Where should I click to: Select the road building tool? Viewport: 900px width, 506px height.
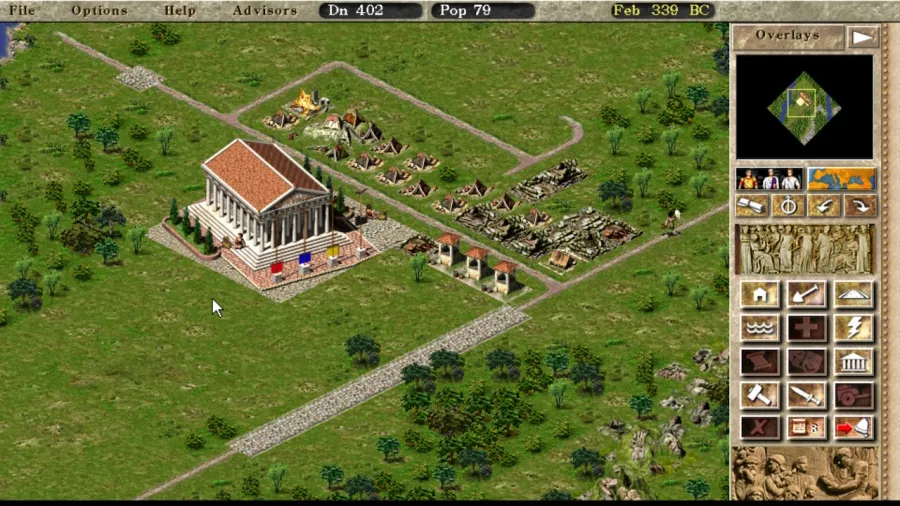point(852,294)
